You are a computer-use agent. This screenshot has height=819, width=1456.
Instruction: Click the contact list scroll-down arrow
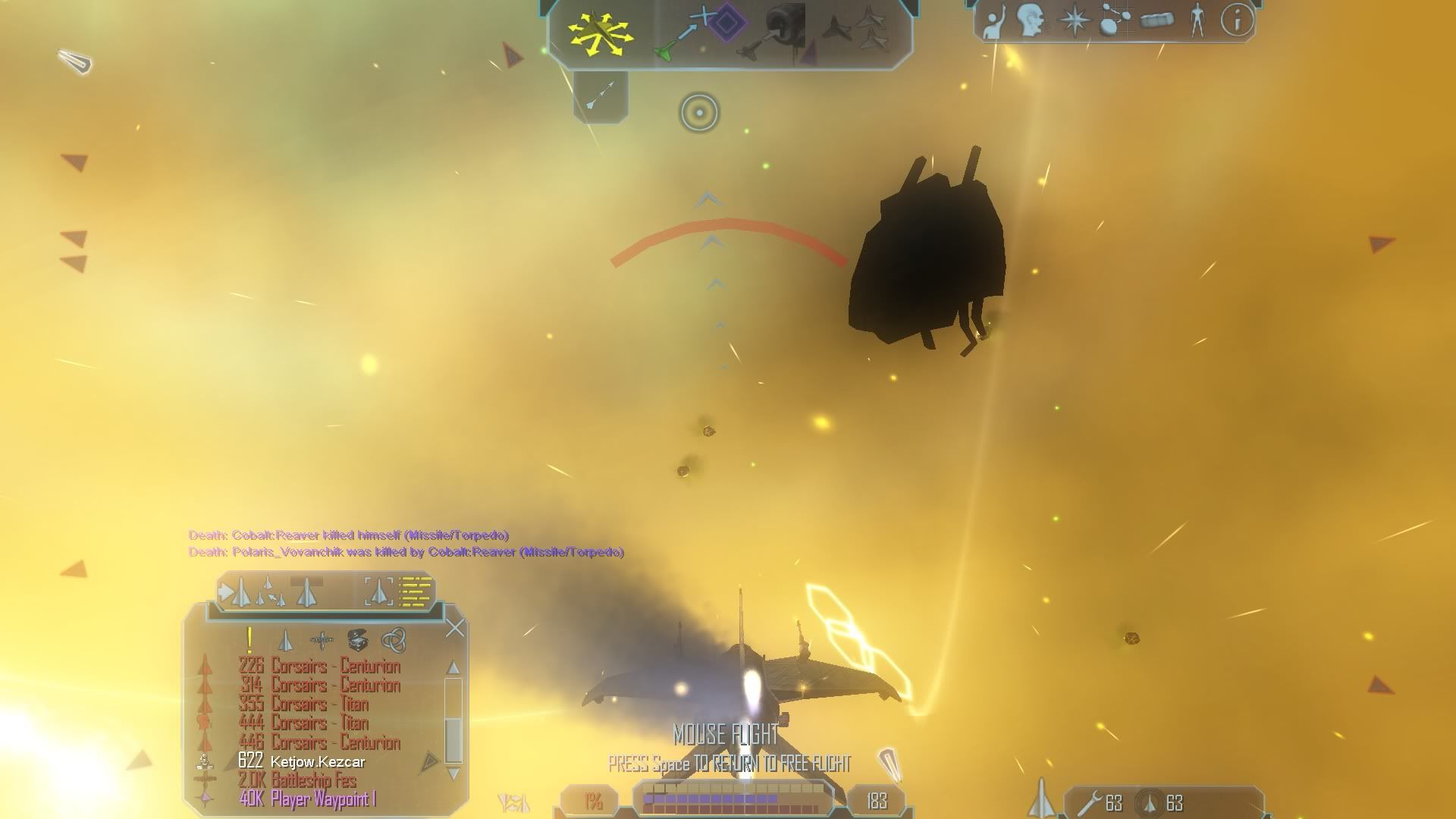coord(453,773)
